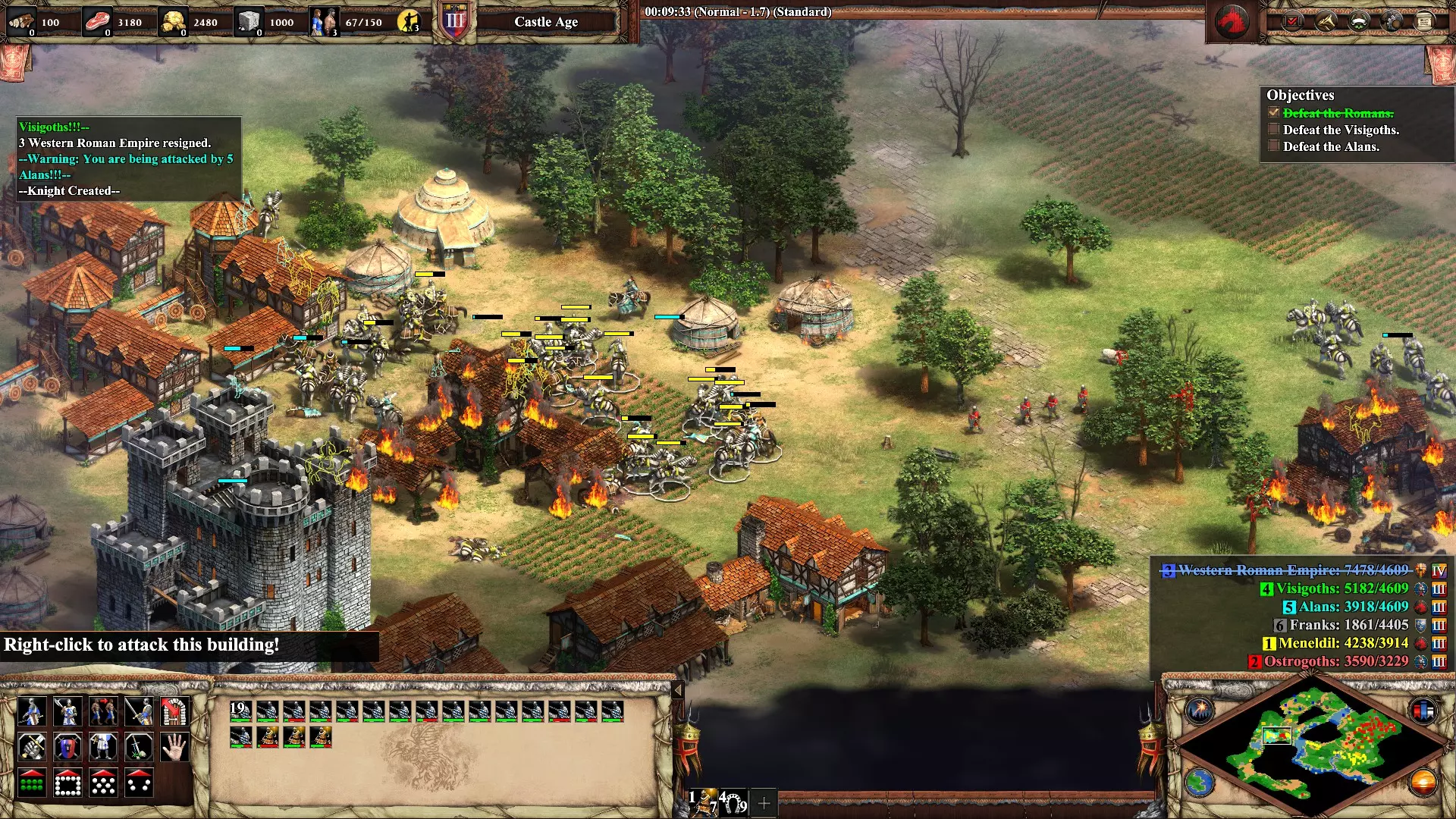The height and width of the screenshot is (819, 1456).
Task: Stop units with the open hand icon
Action: pyautogui.click(x=175, y=748)
